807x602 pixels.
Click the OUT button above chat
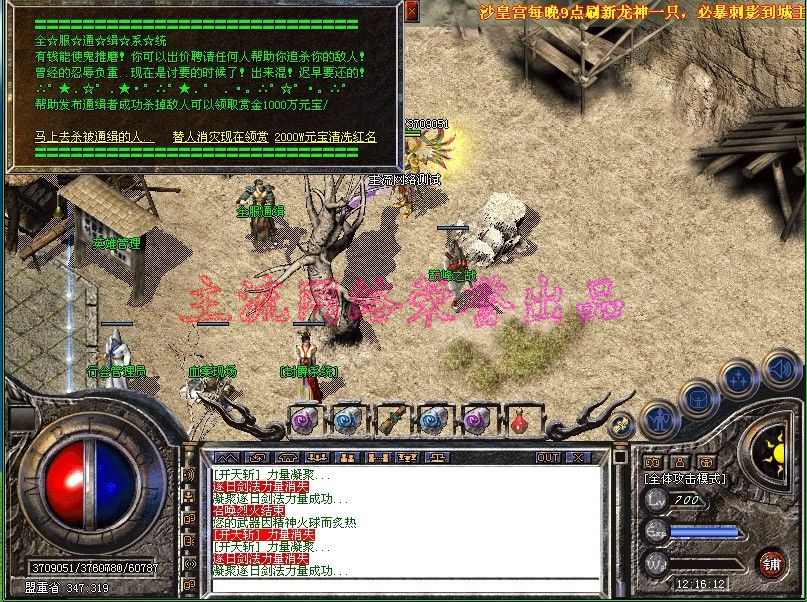[x=547, y=457]
